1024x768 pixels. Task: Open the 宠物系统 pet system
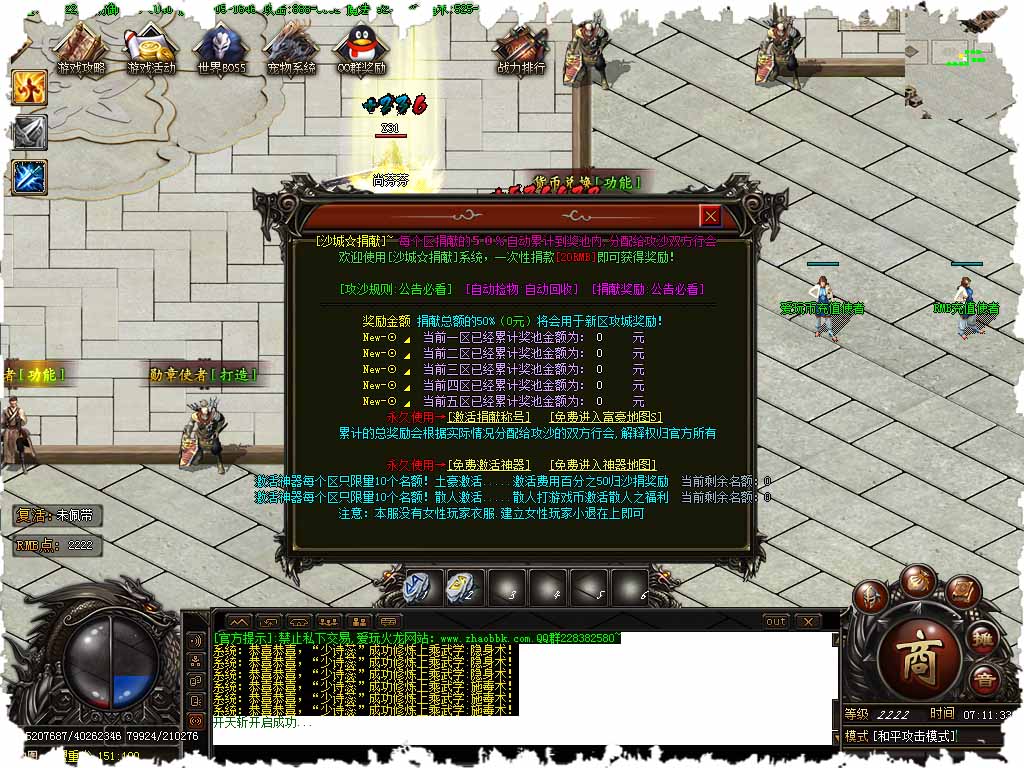[291, 51]
